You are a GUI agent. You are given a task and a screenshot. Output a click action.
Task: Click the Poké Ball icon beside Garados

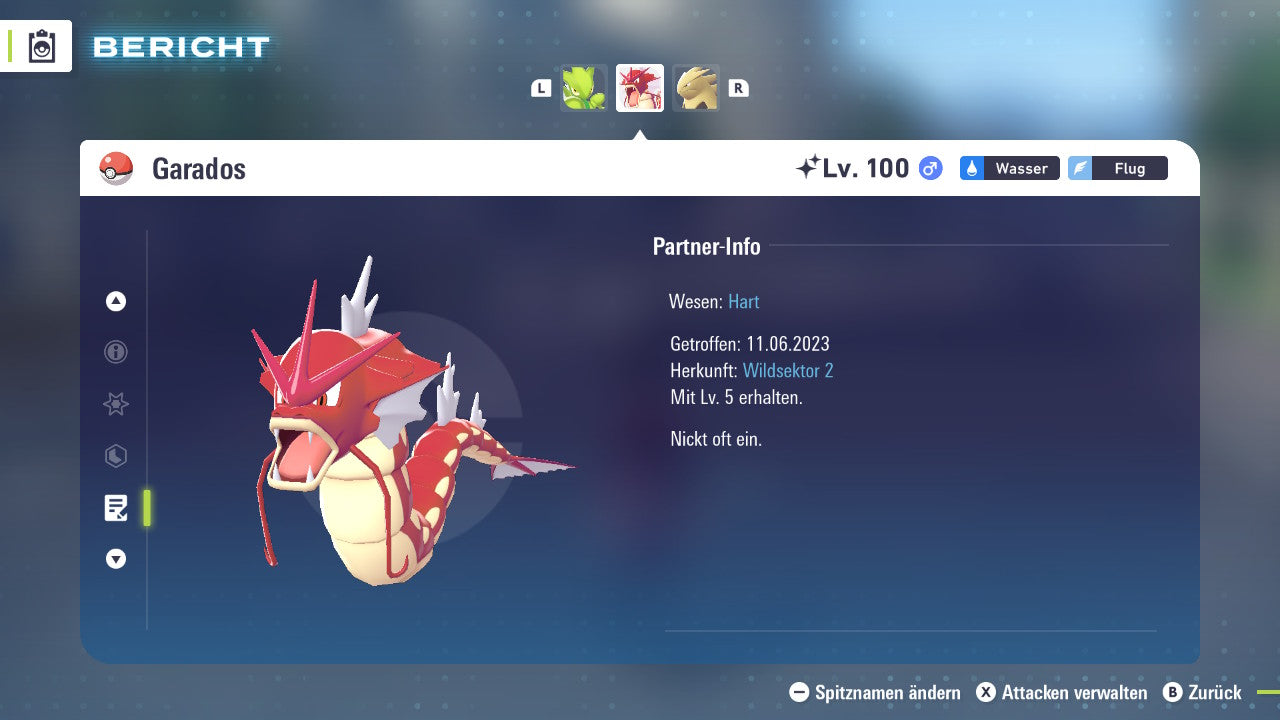[116, 167]
